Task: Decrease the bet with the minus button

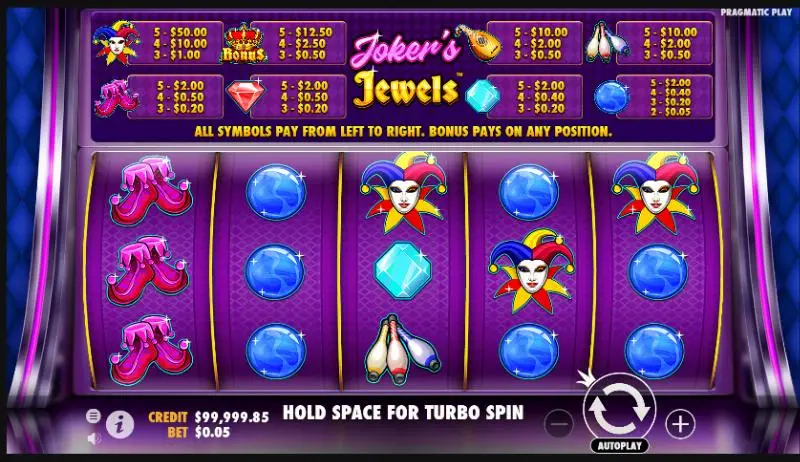Action: tap(560, 424)
